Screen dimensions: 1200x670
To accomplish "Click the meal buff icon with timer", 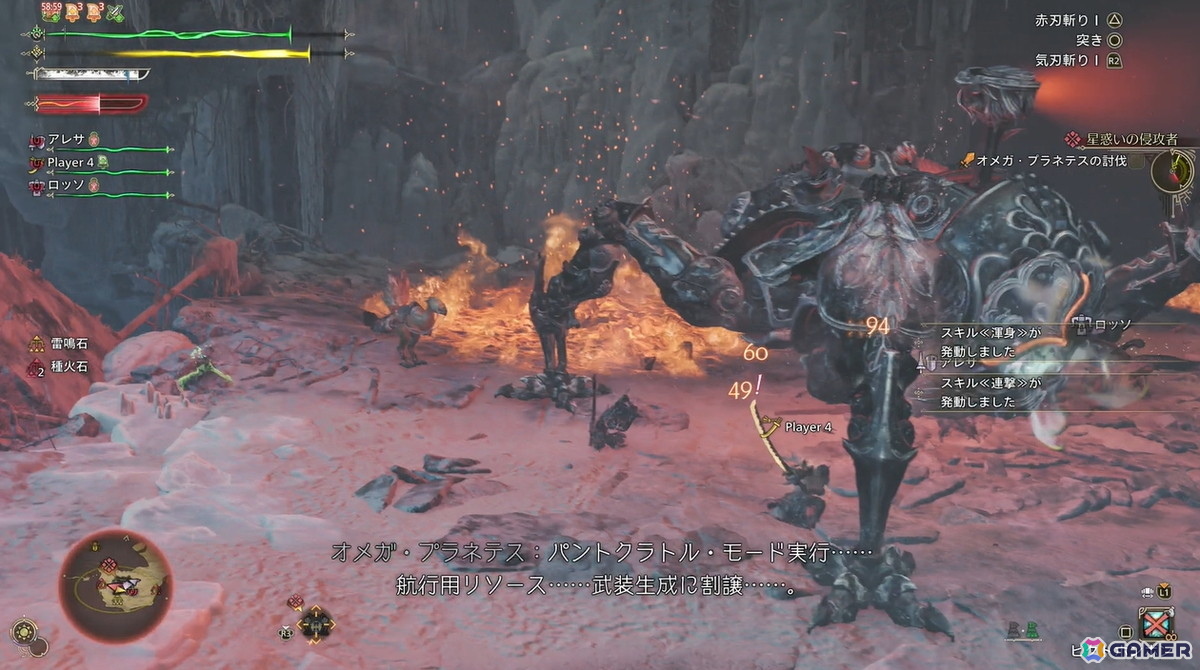I will (x=52, y=13).
